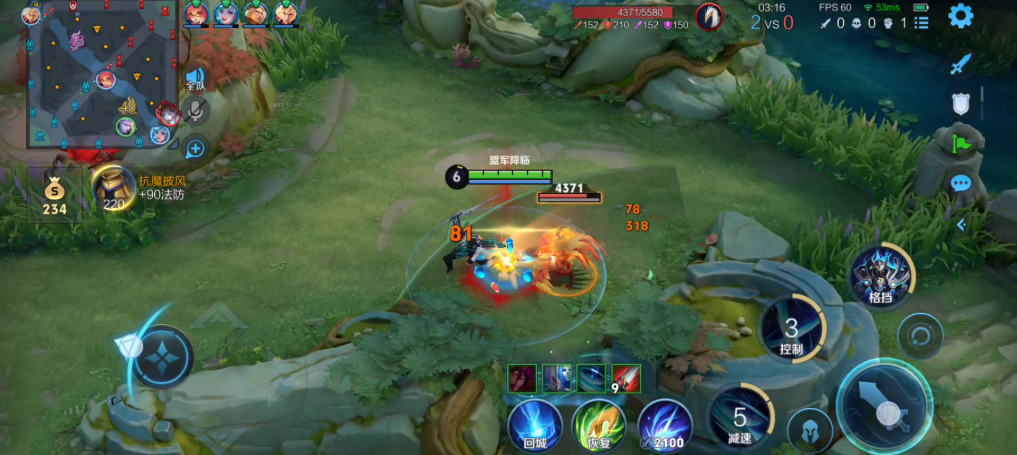Send the sword attack signal
This screenshot has height=455, width=1017.
point(961,64)
